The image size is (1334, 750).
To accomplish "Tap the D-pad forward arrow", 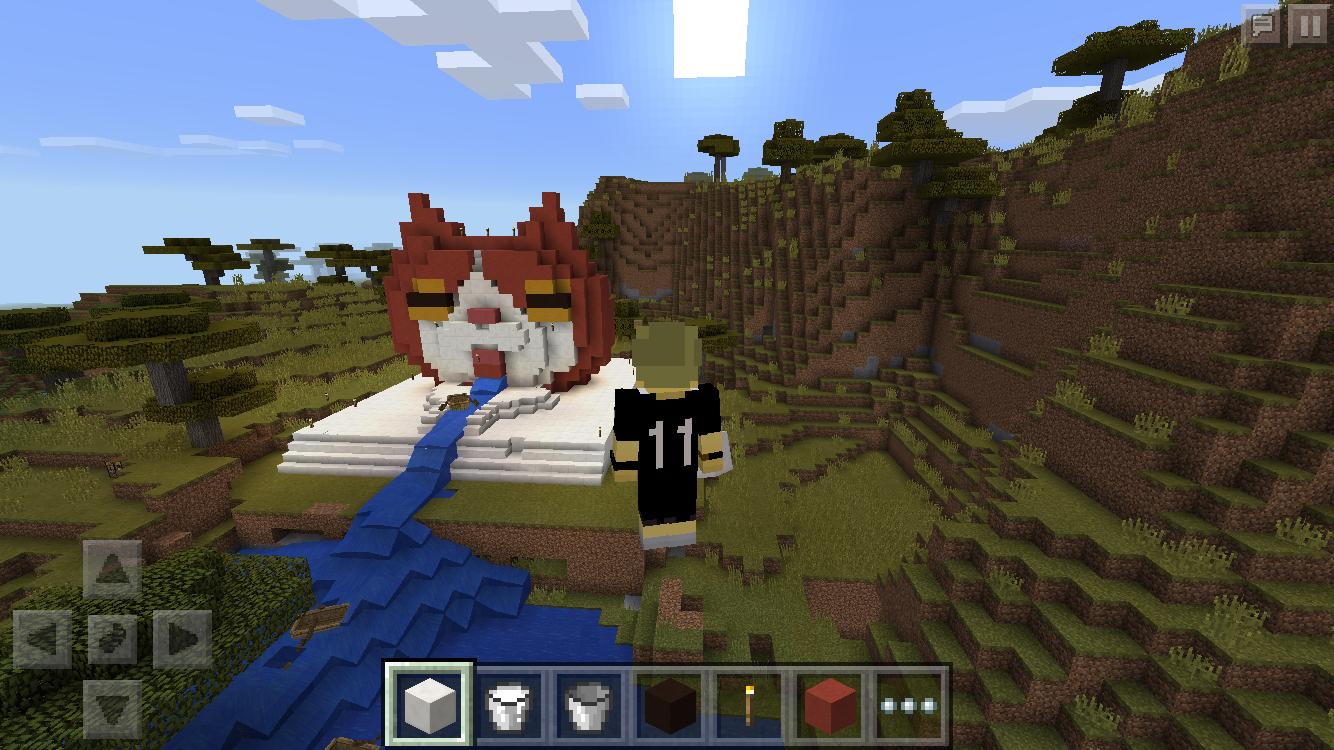I will pyautogui.click(x=112, y=568).
